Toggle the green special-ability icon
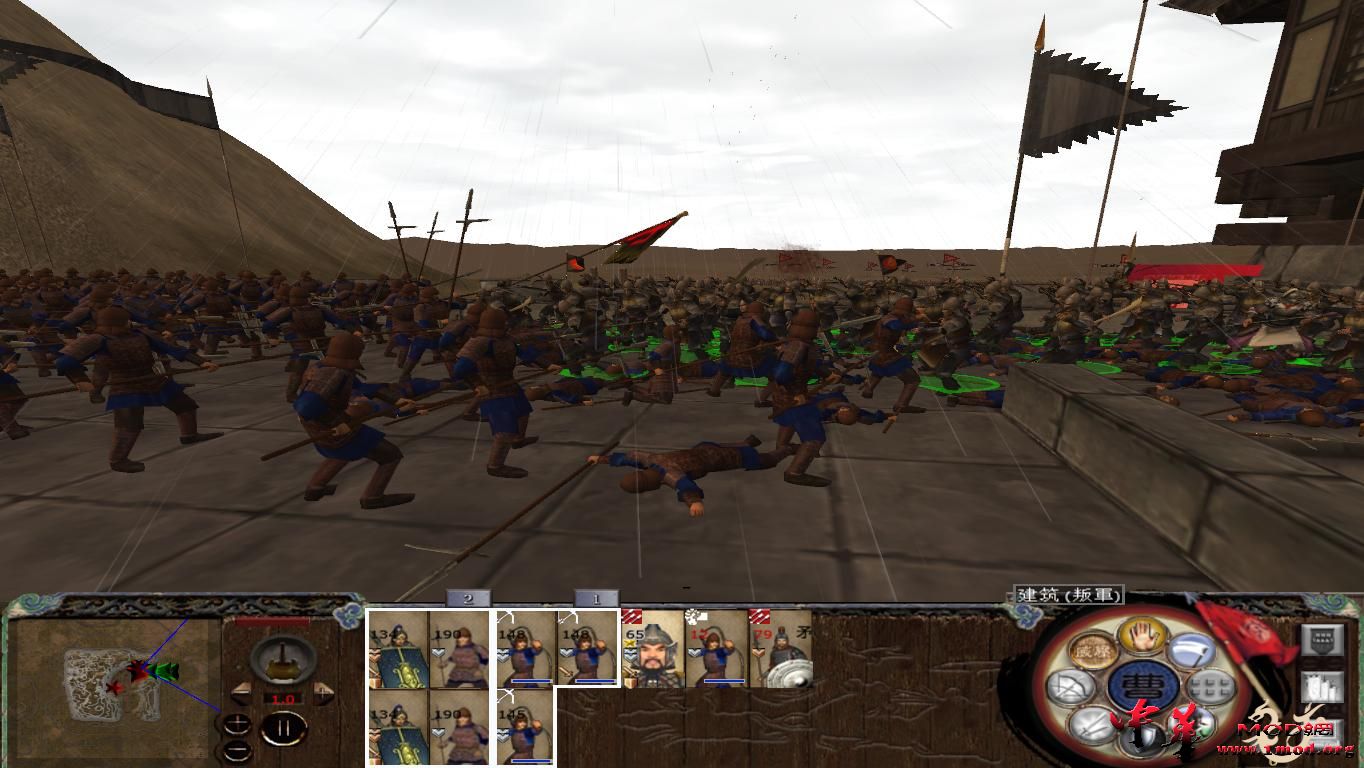Image resolution: width=1364 pixels, height=768 pixels. click(x=1197, y=726)
